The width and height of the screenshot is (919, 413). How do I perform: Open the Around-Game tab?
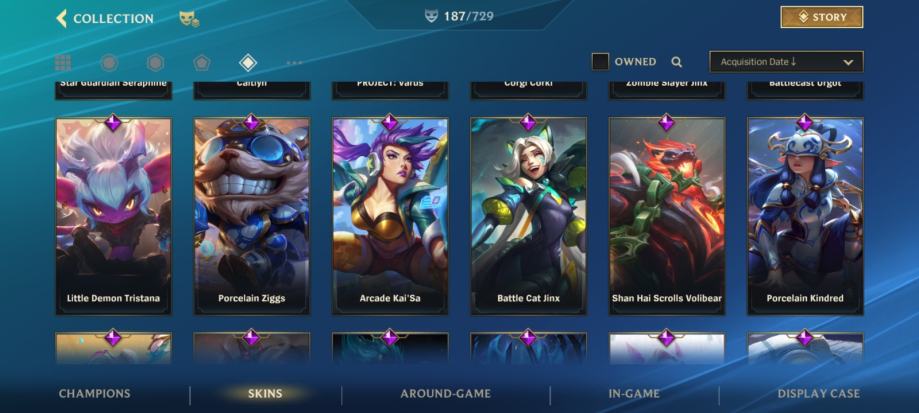pyautogui.click(x=445, y=394)
